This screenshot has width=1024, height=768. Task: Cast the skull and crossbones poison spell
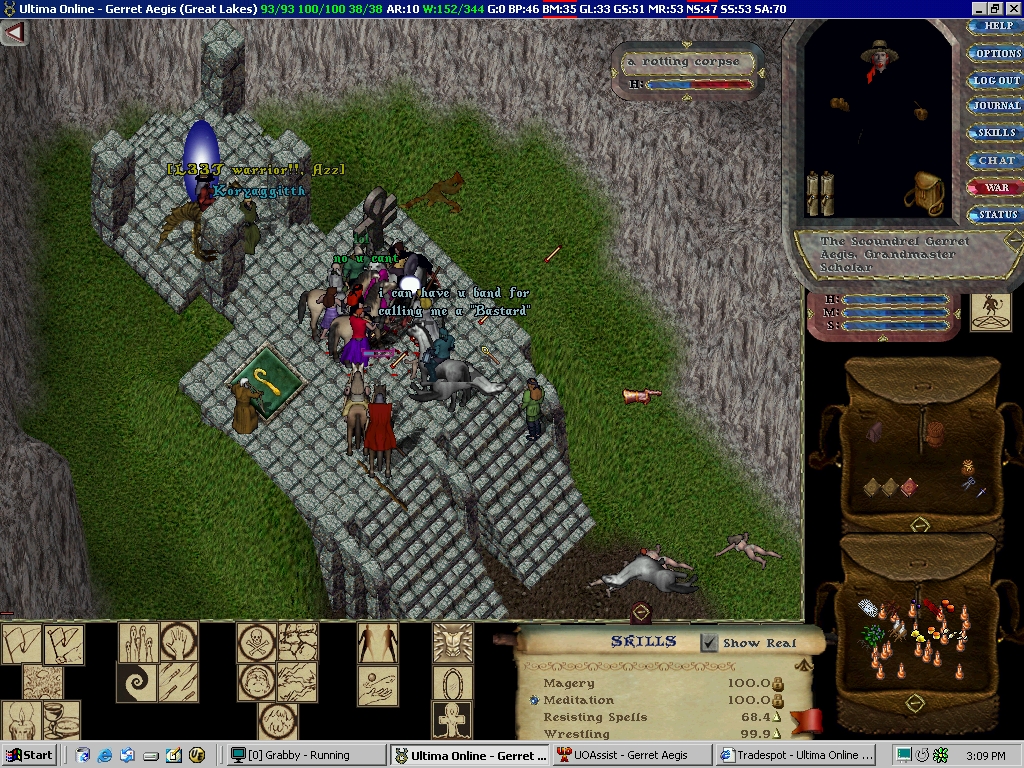click(256, 642)
